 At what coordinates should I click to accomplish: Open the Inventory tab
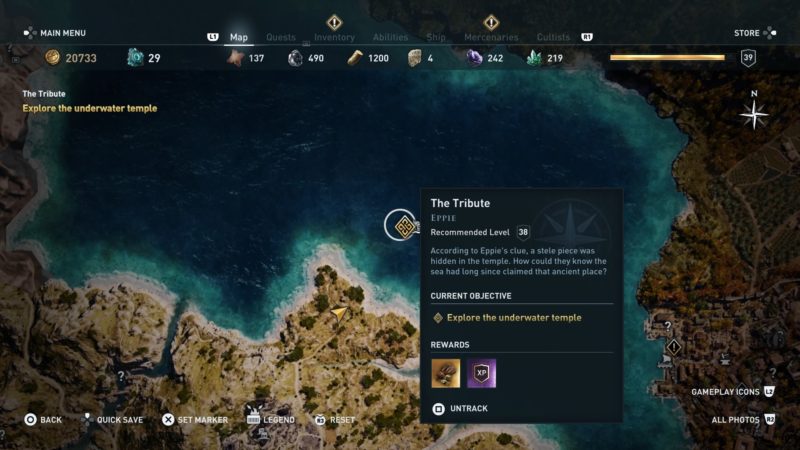click(334, 38)
